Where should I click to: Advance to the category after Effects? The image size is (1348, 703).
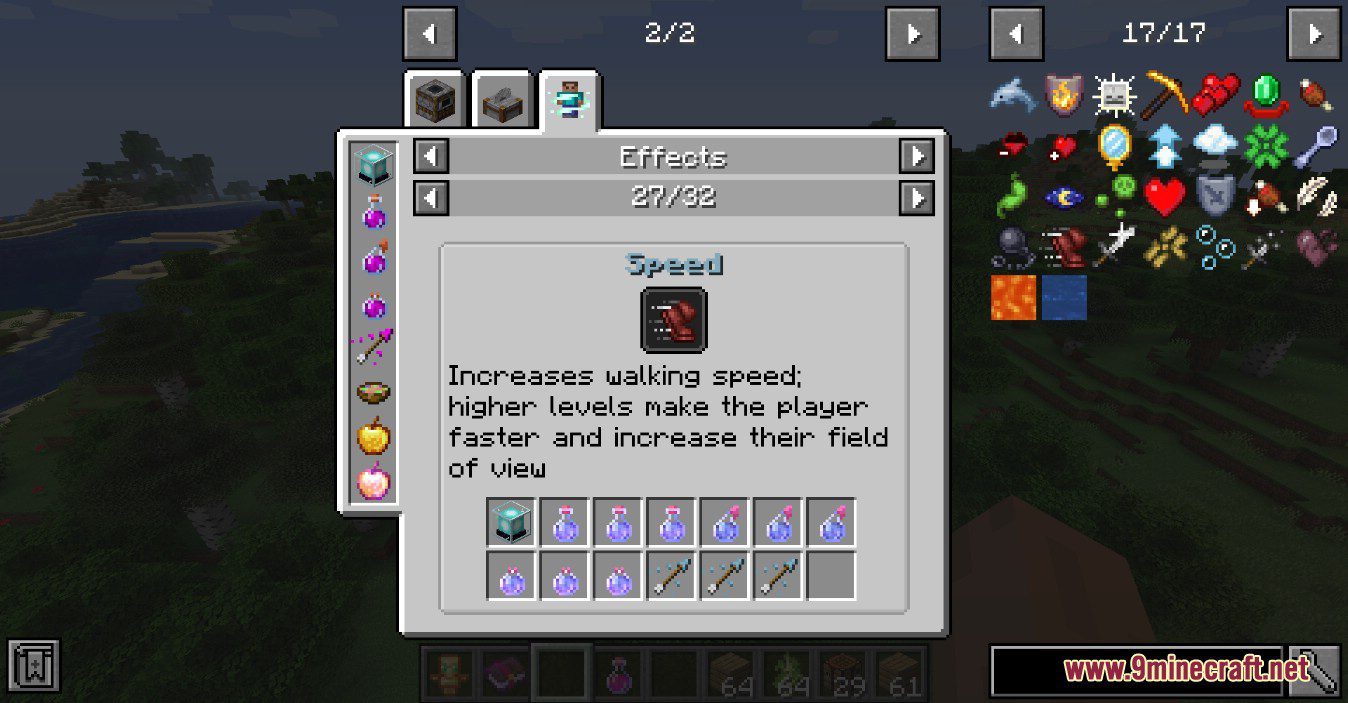coord(916,156)
